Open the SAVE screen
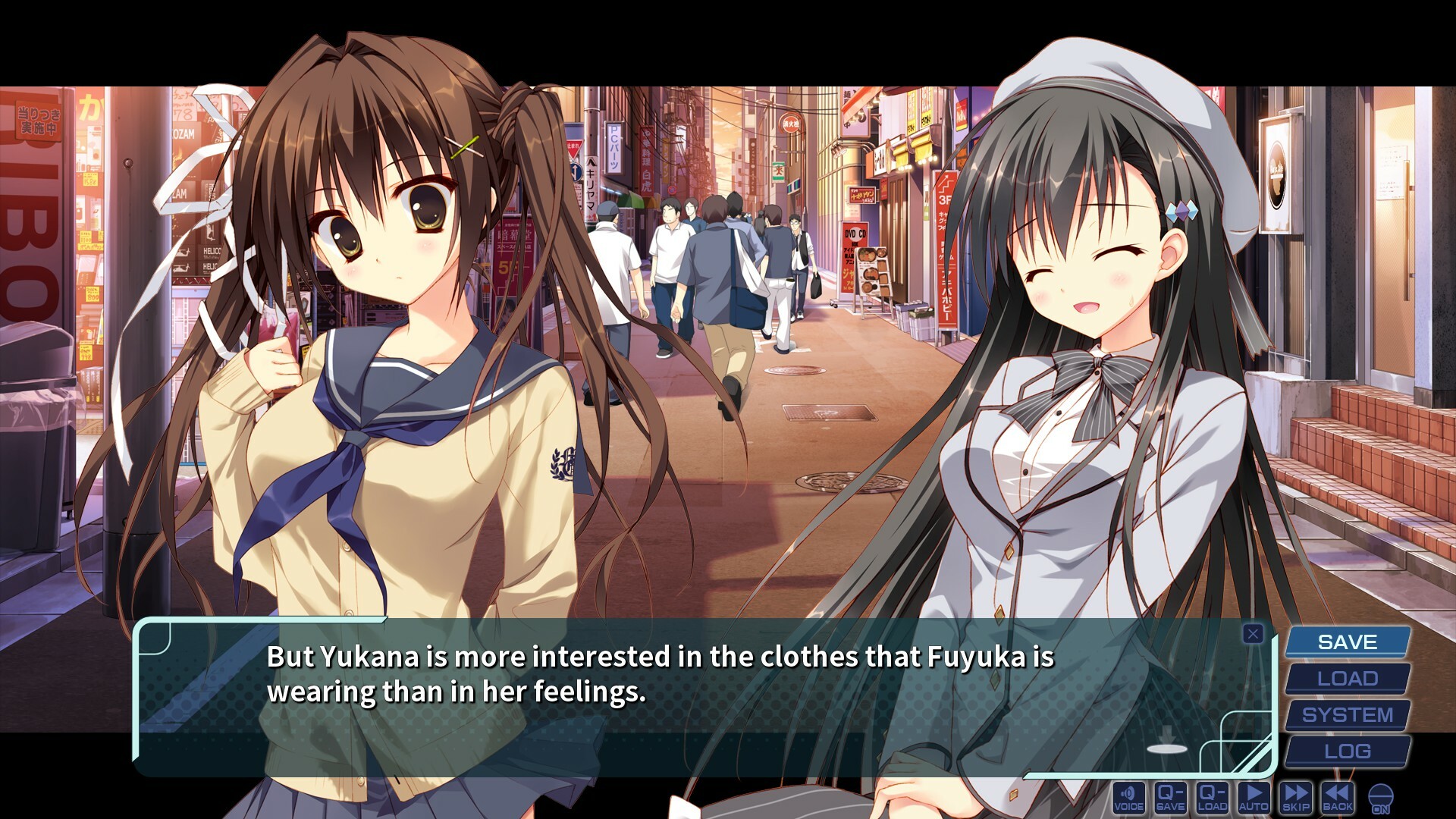This screenshot has height=819, width=1456. [x=1347, y=642]
